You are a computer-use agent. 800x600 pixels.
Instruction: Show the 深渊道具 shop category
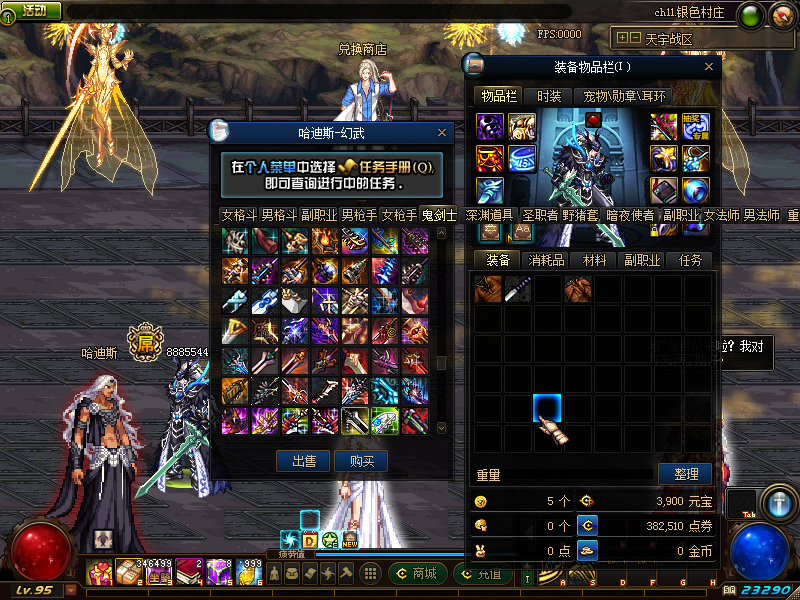coord(489,215)
